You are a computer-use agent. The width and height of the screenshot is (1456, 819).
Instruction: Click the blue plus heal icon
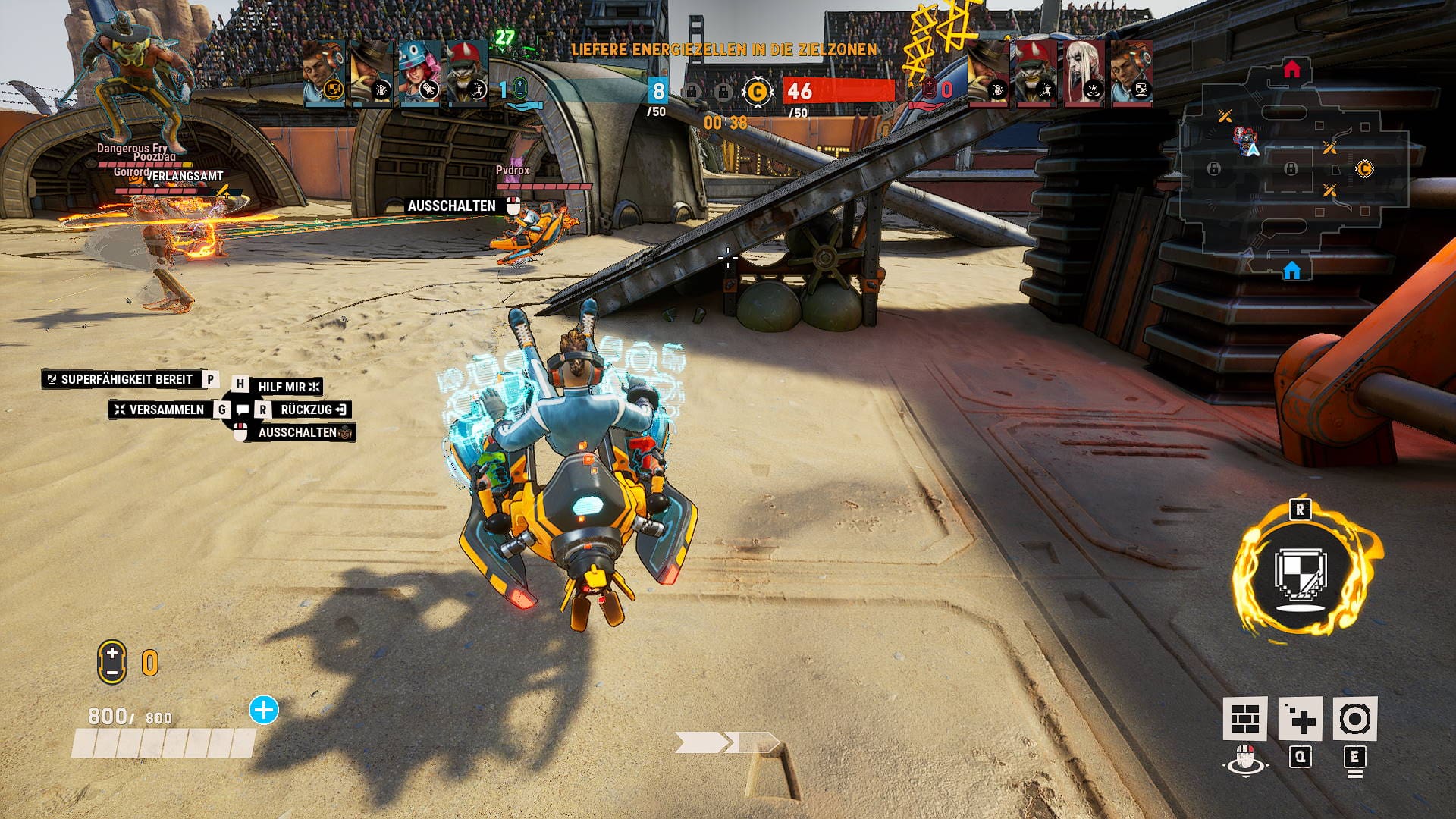click(x=264, y=711)
